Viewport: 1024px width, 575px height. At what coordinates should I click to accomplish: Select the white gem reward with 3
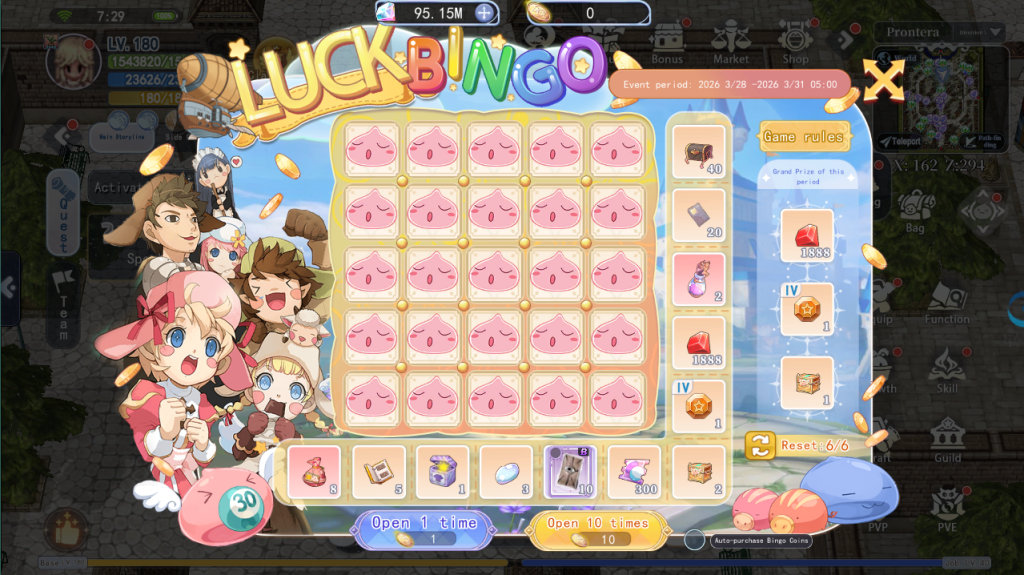click(506, 472)
